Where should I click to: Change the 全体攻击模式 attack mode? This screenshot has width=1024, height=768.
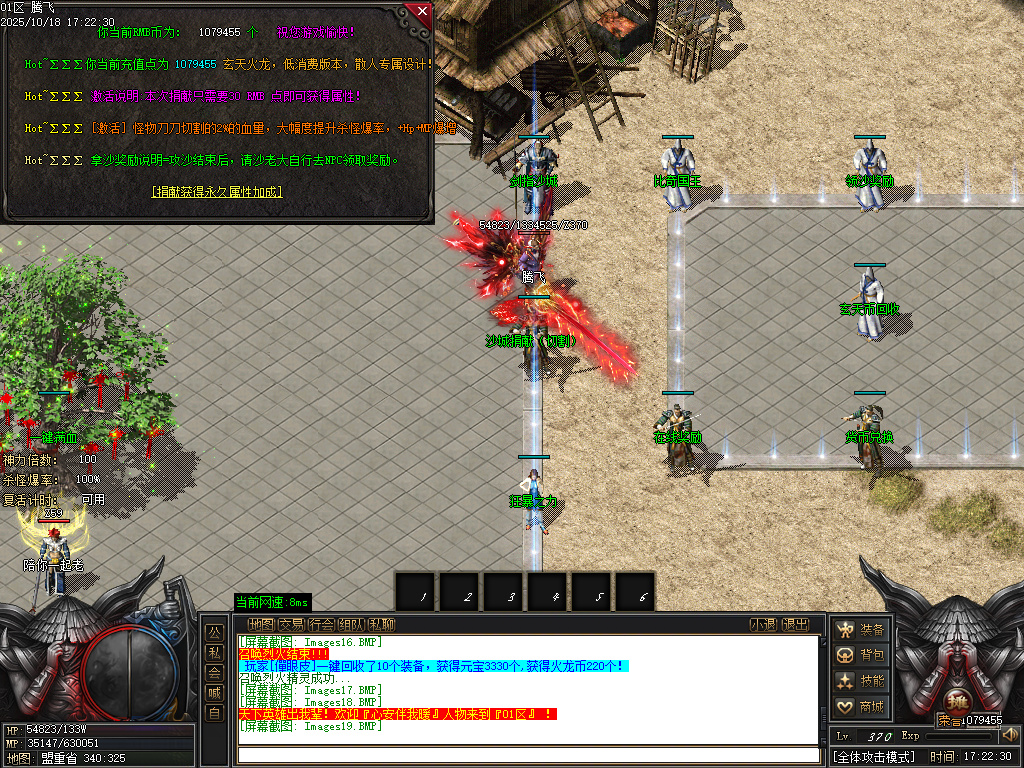point(875,757)
